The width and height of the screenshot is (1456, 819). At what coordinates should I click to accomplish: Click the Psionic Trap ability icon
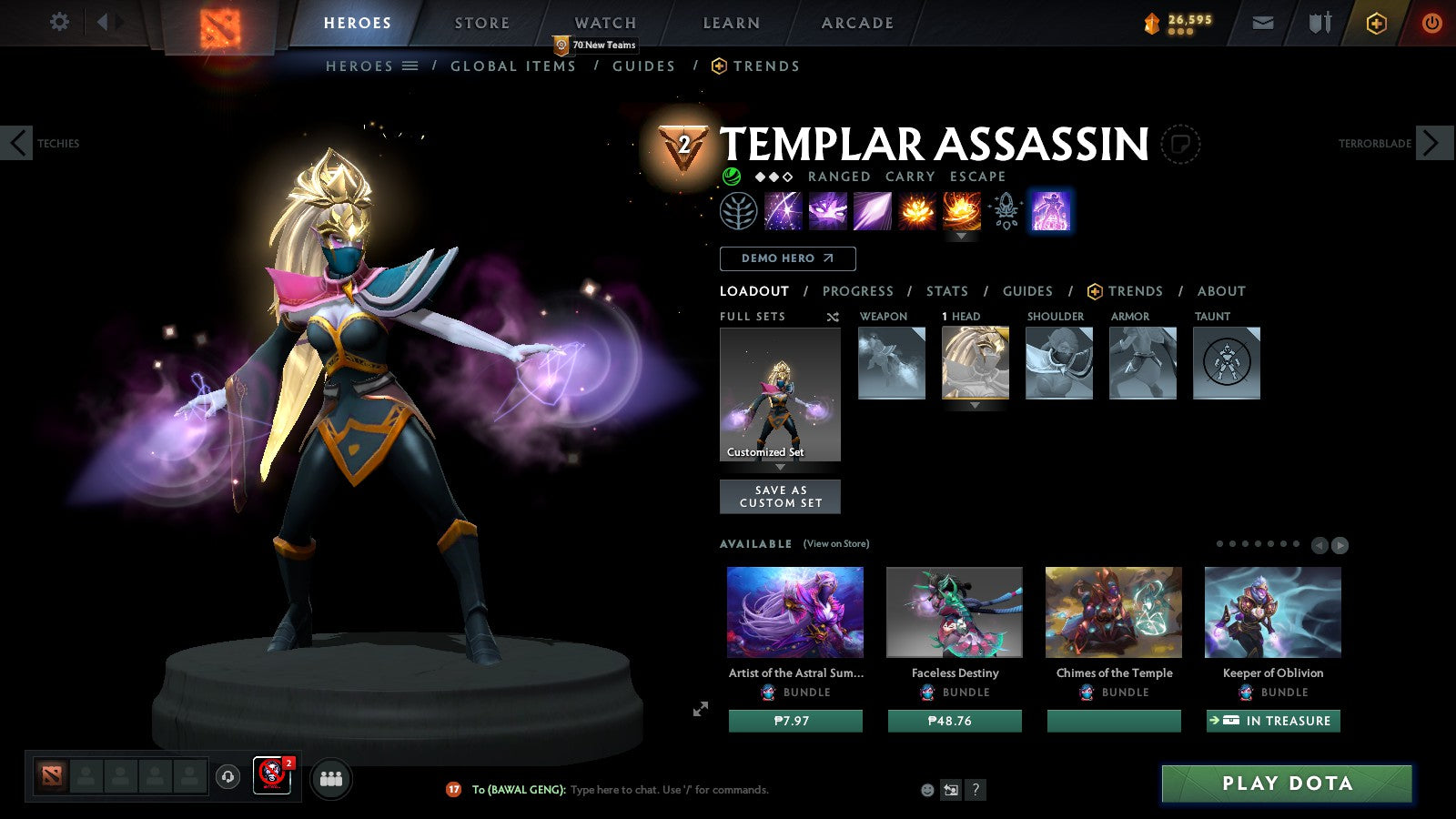pos(915,210)
